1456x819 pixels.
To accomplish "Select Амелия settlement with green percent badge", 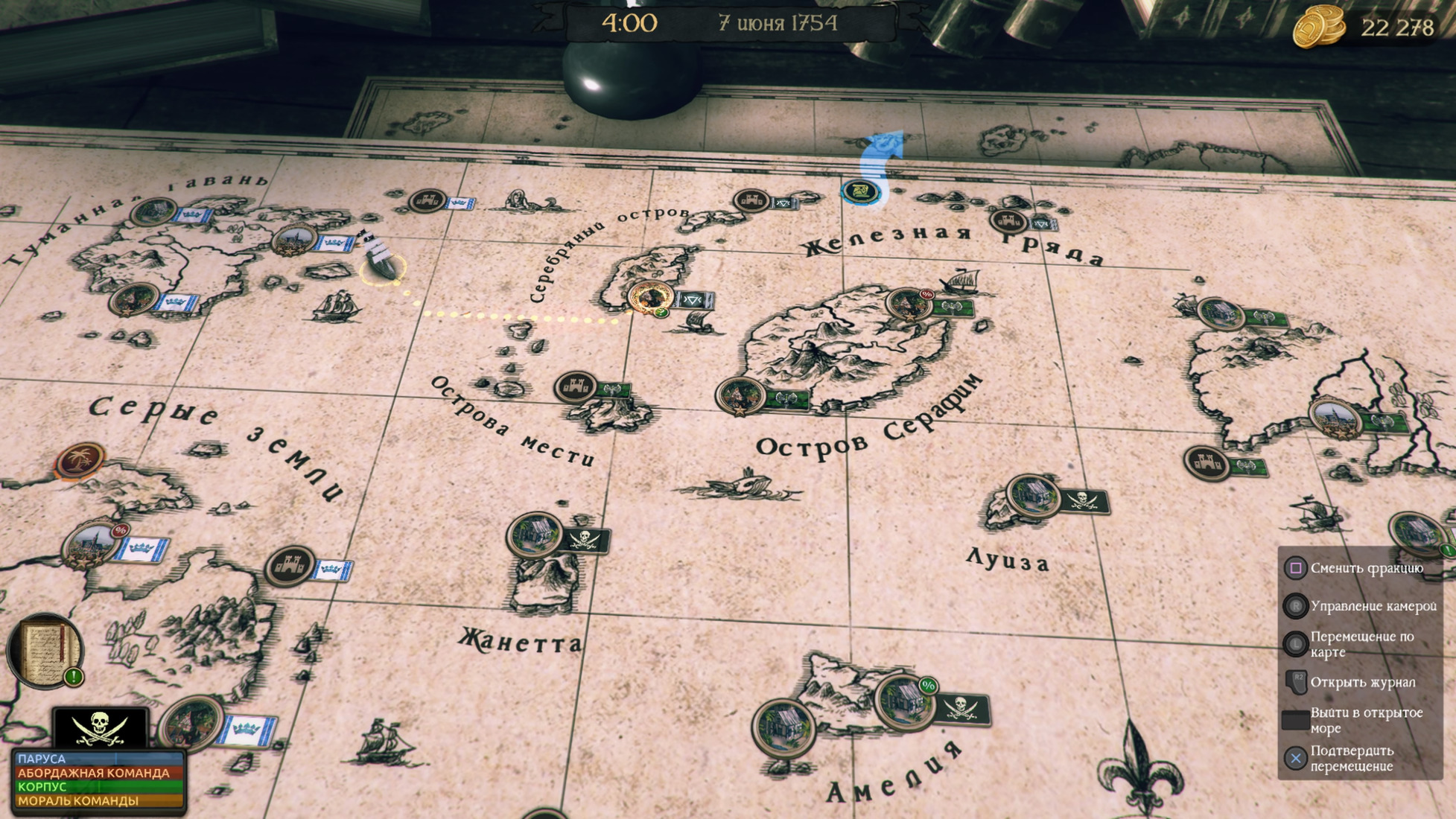I will click(906, 701).
